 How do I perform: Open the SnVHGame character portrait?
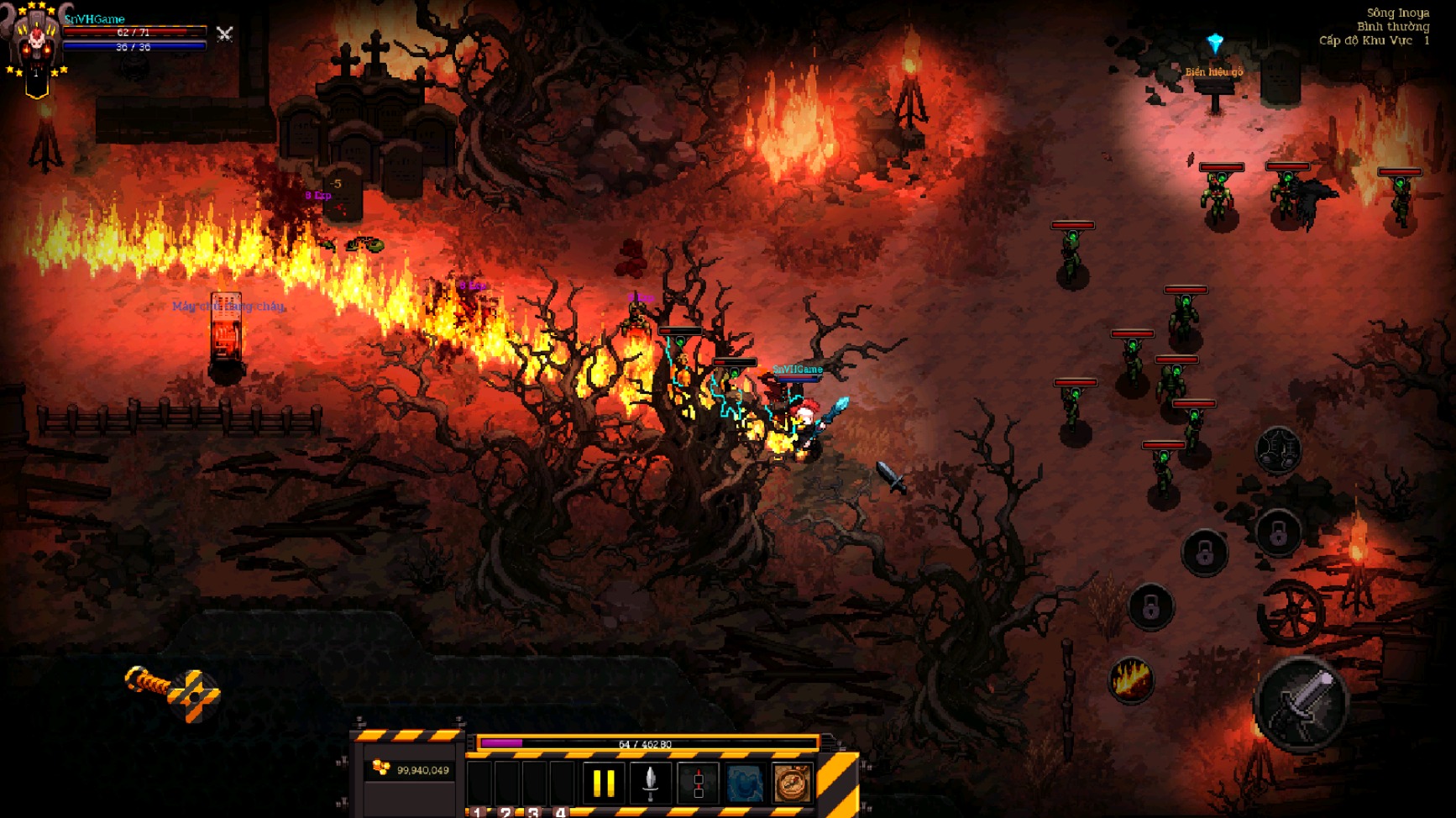click(x=35, y=44)
